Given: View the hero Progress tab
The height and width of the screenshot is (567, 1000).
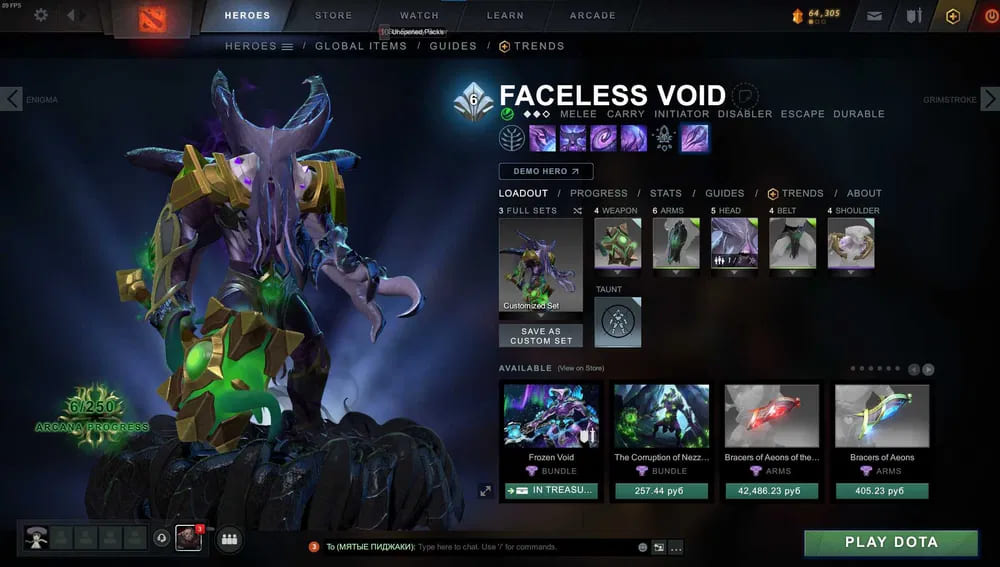Looking at the screenshot, I should (x=599, y=193).
